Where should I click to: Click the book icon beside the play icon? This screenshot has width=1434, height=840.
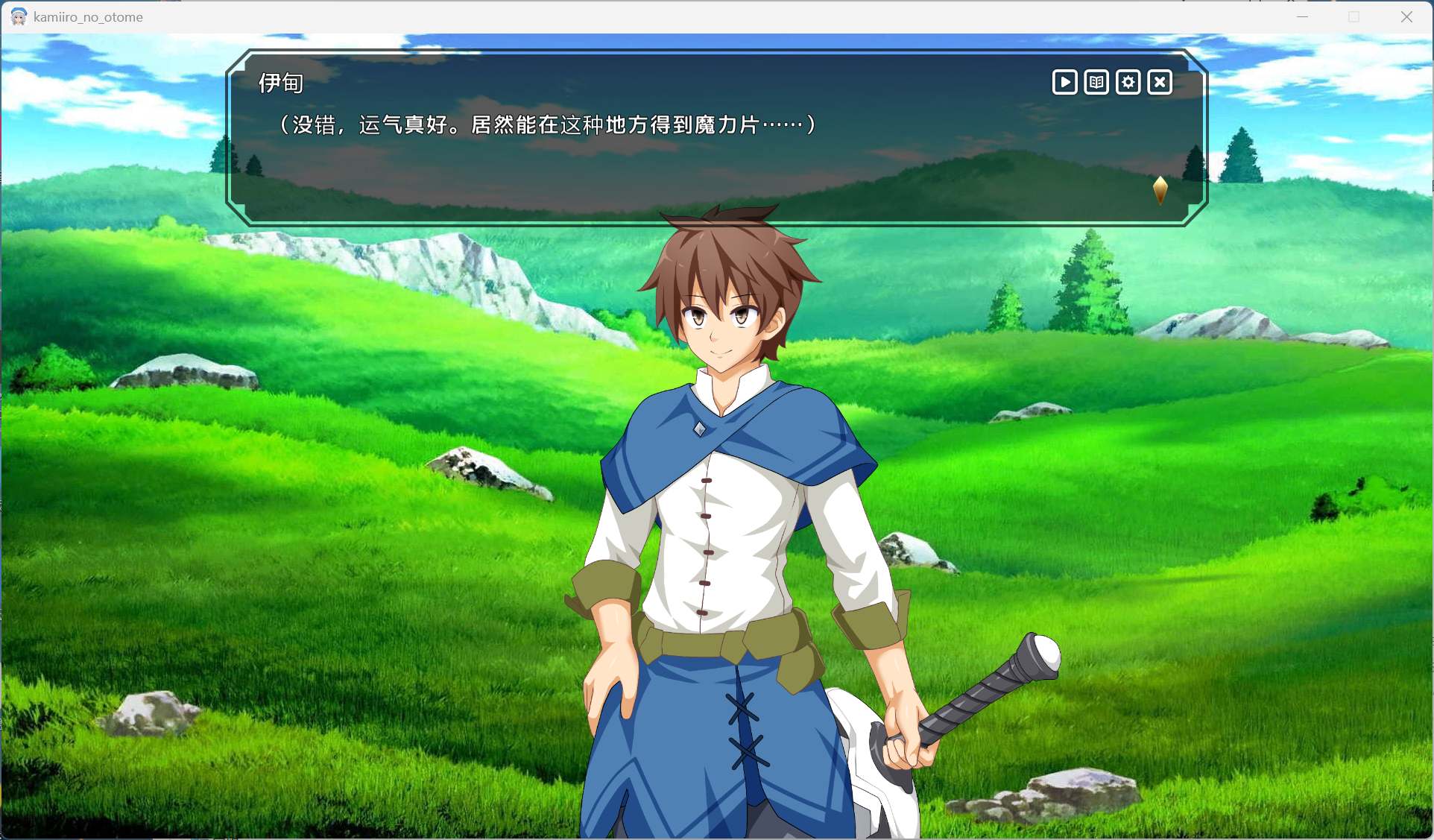tap(1096, 82)
